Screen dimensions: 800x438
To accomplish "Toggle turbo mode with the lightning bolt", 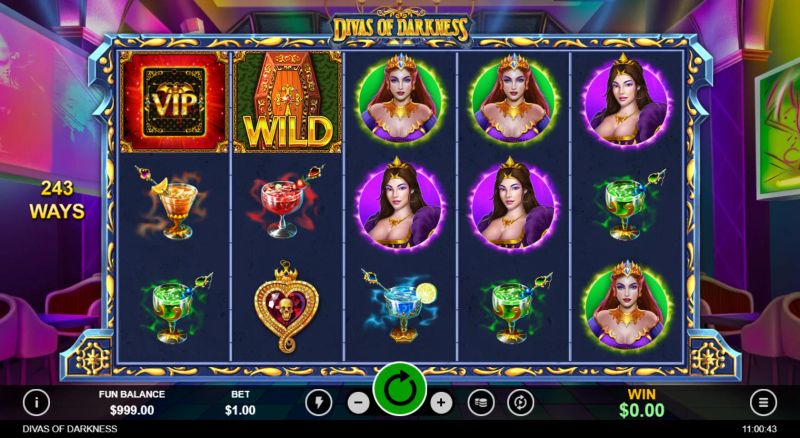I will coord(319,402).
